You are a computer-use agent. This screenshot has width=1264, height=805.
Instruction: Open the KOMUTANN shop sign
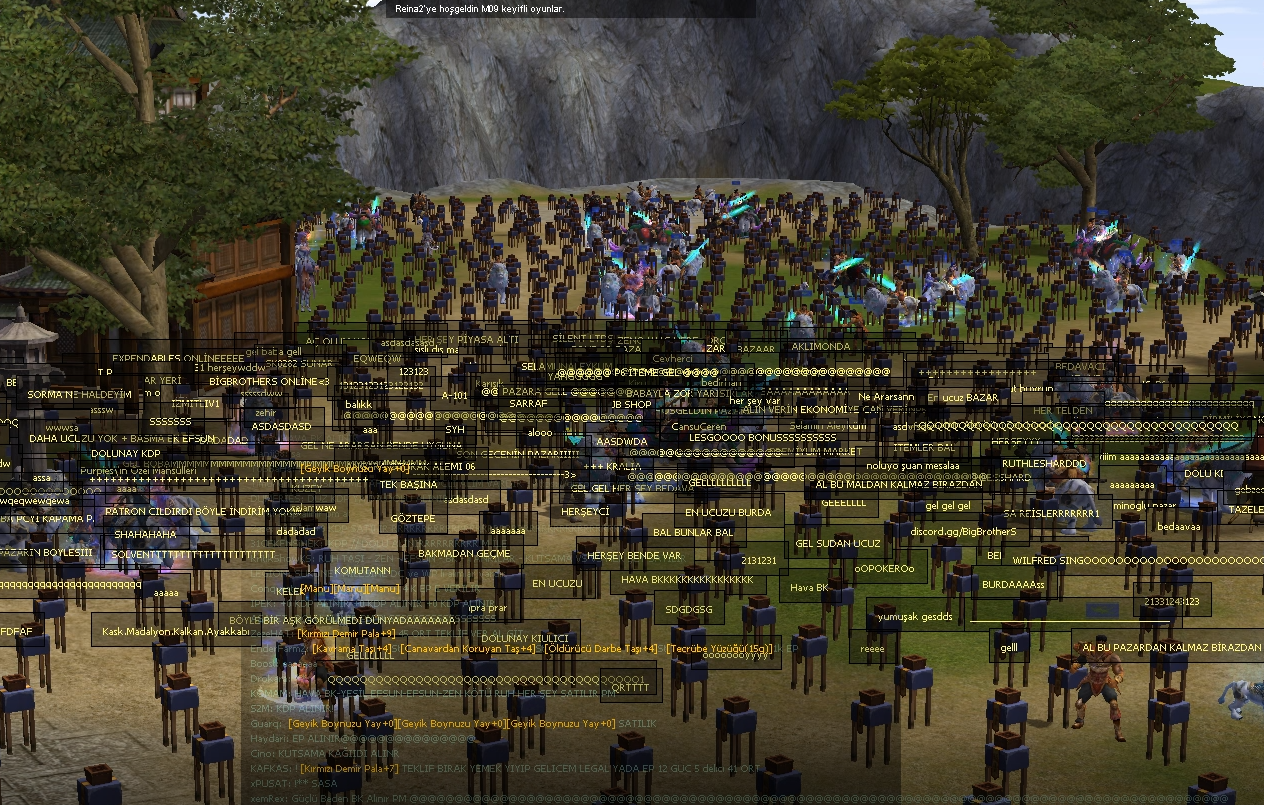(x=362, y=570)
